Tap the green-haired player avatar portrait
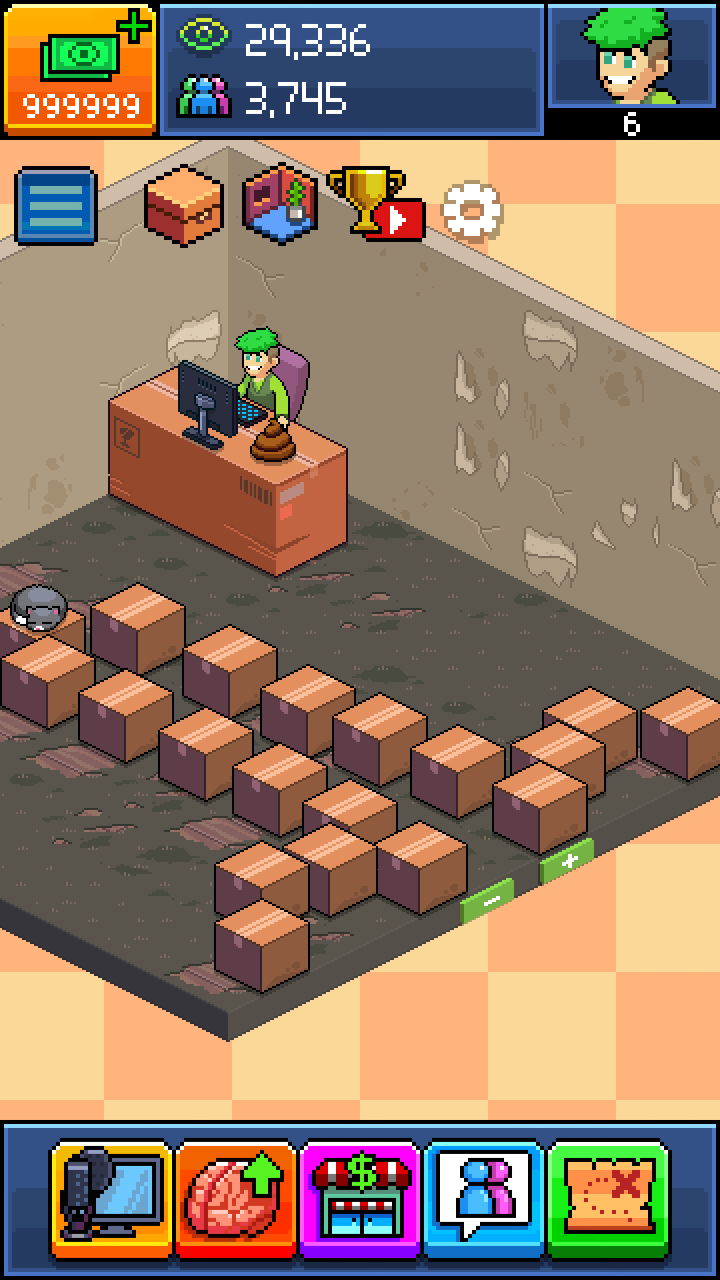The width and height of the screenshot is (720, 1280). 631,58
